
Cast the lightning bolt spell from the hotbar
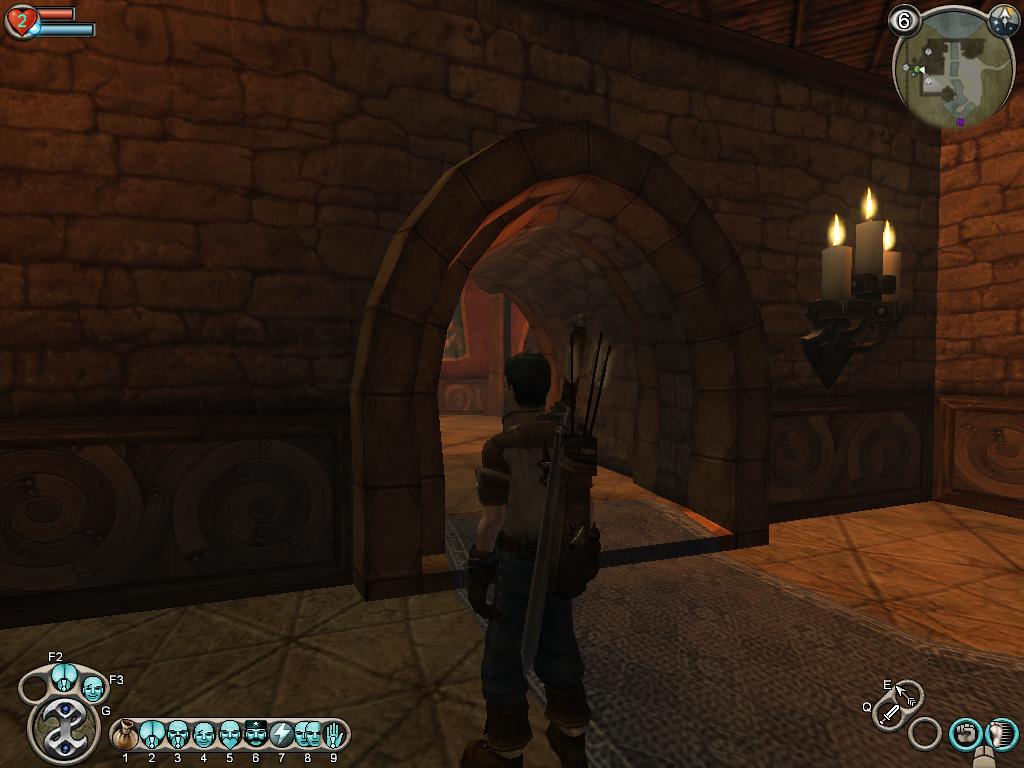[282, 735]
